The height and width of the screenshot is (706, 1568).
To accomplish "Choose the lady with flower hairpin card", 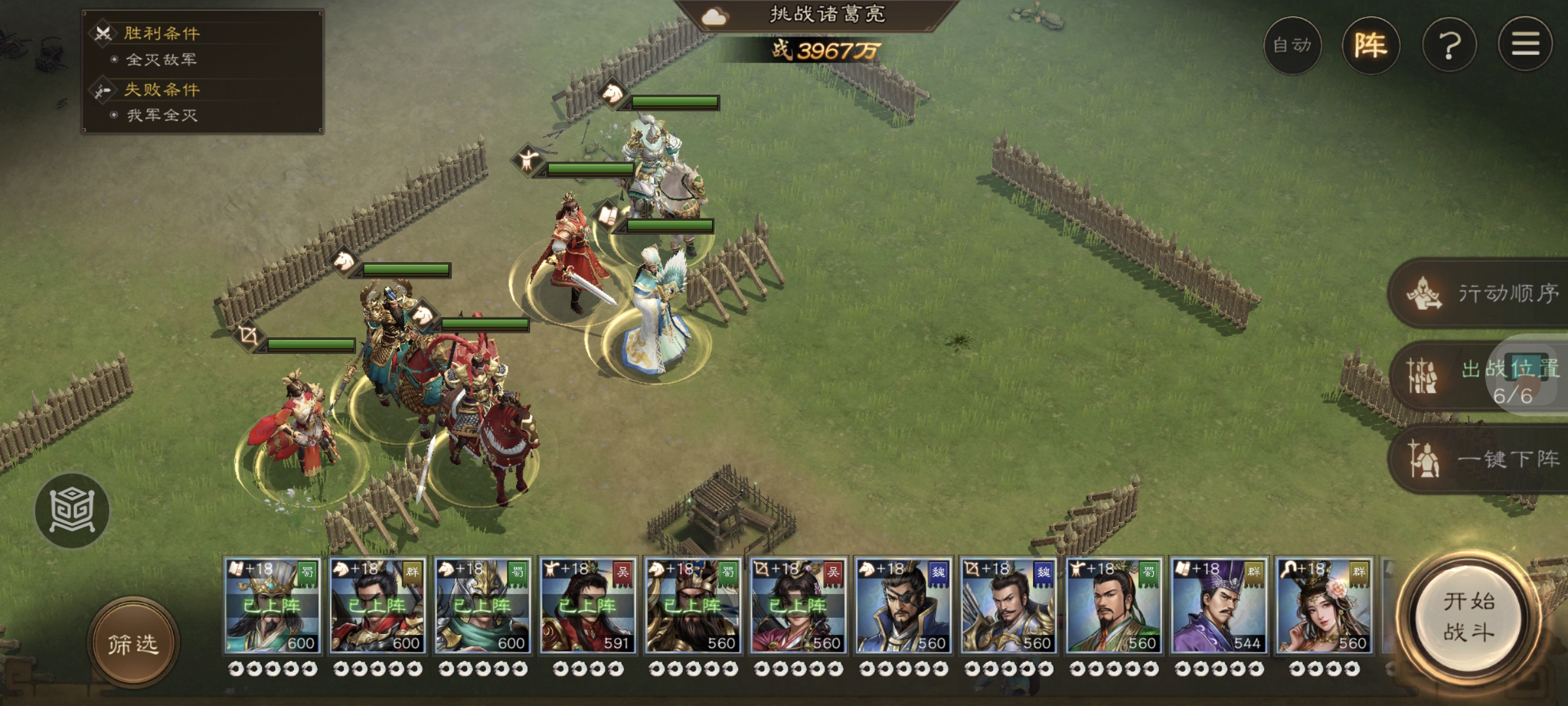I will click(x=1324, y=605).
